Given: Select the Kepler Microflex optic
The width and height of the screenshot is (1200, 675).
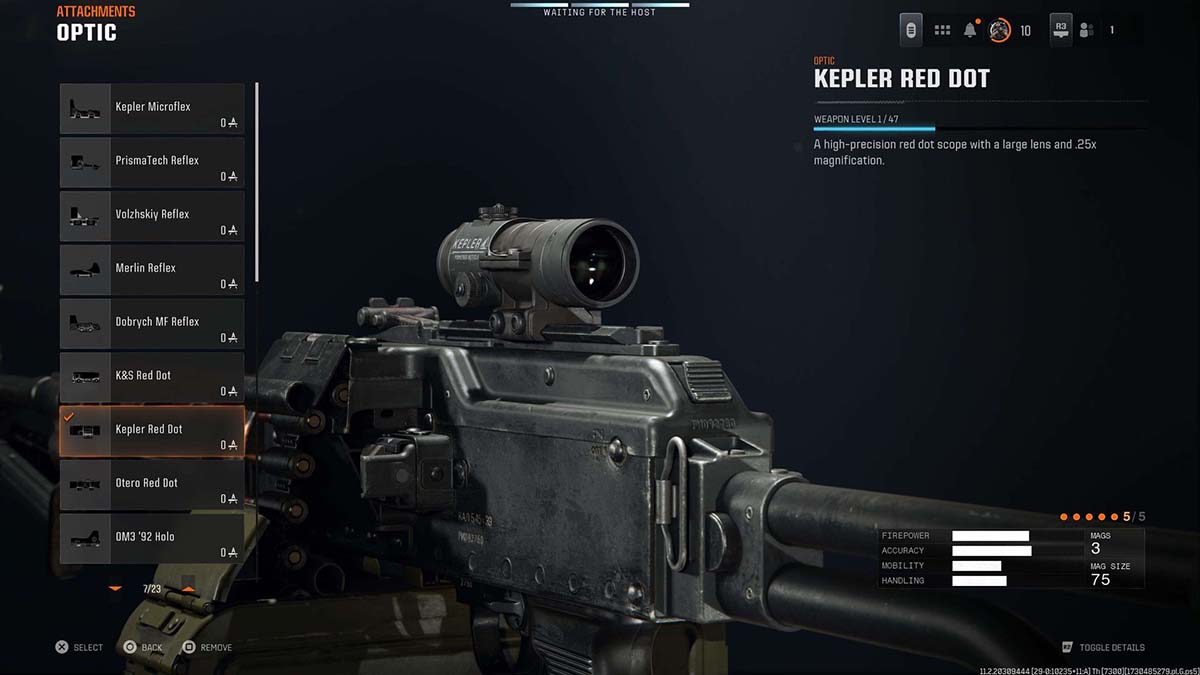Looking at the screenshot, I should [x=152, y=108].
